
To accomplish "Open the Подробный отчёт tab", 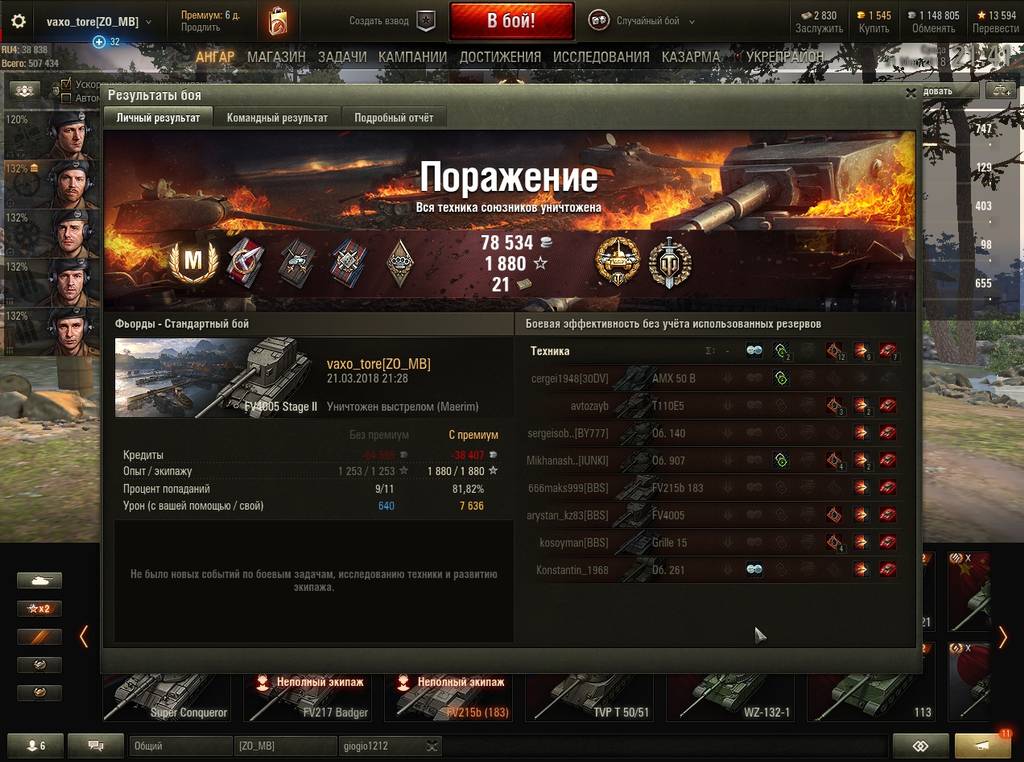I will (394, 118).
